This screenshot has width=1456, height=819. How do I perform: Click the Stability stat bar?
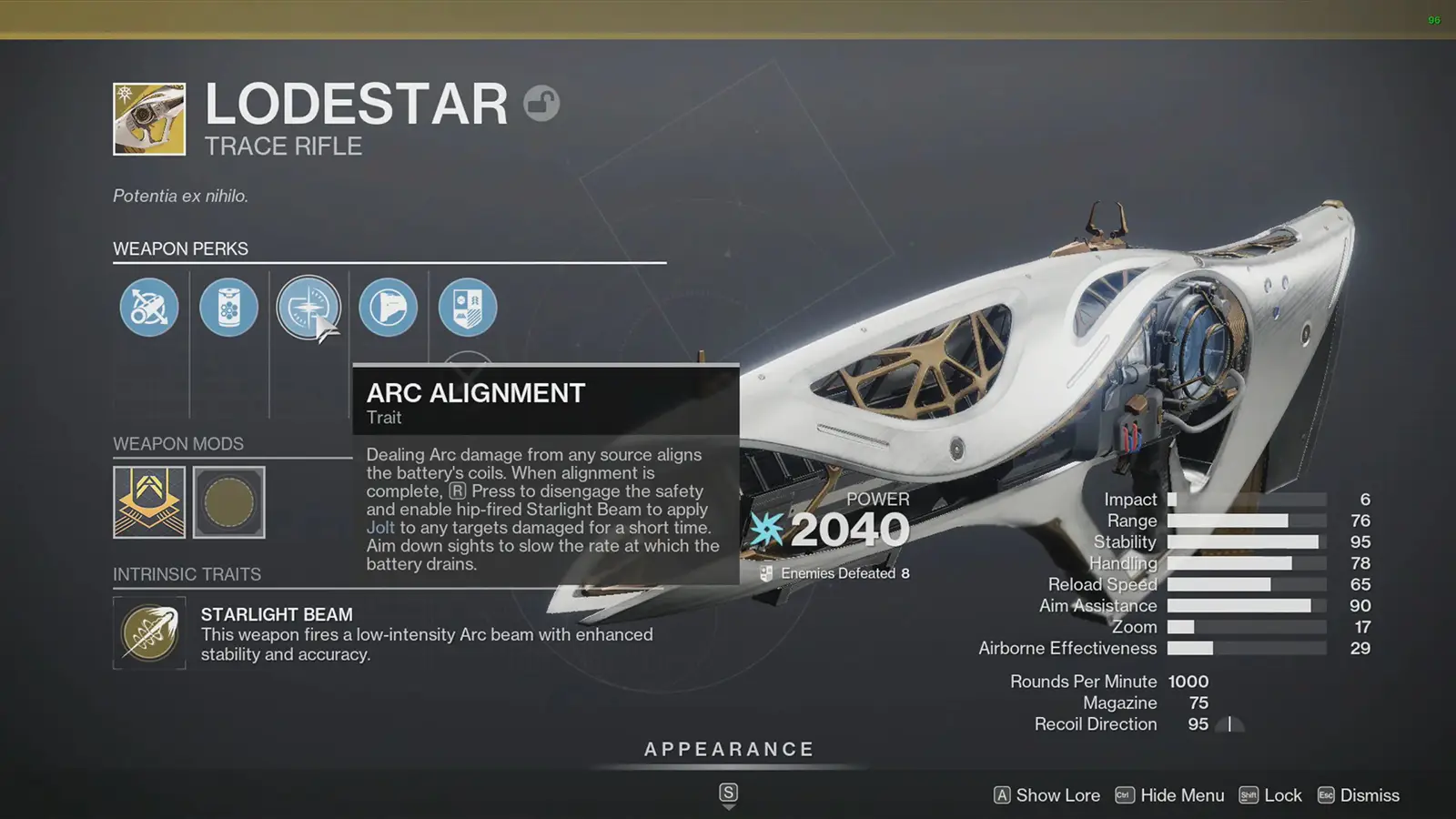point(1247,541)
